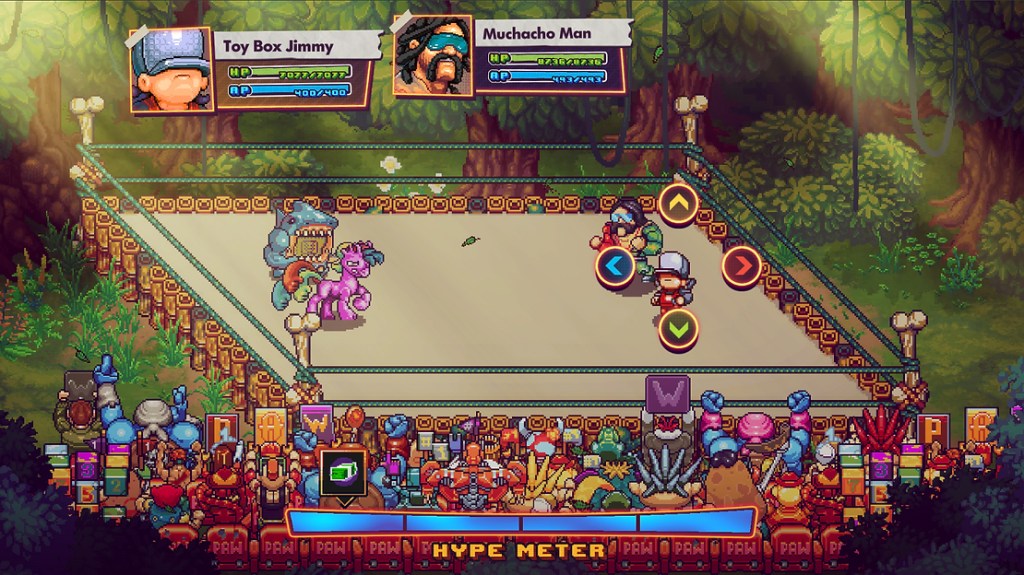The image size is (1024, 575).
Task: Choose the blue left arrow command
Action: [615, 267]
